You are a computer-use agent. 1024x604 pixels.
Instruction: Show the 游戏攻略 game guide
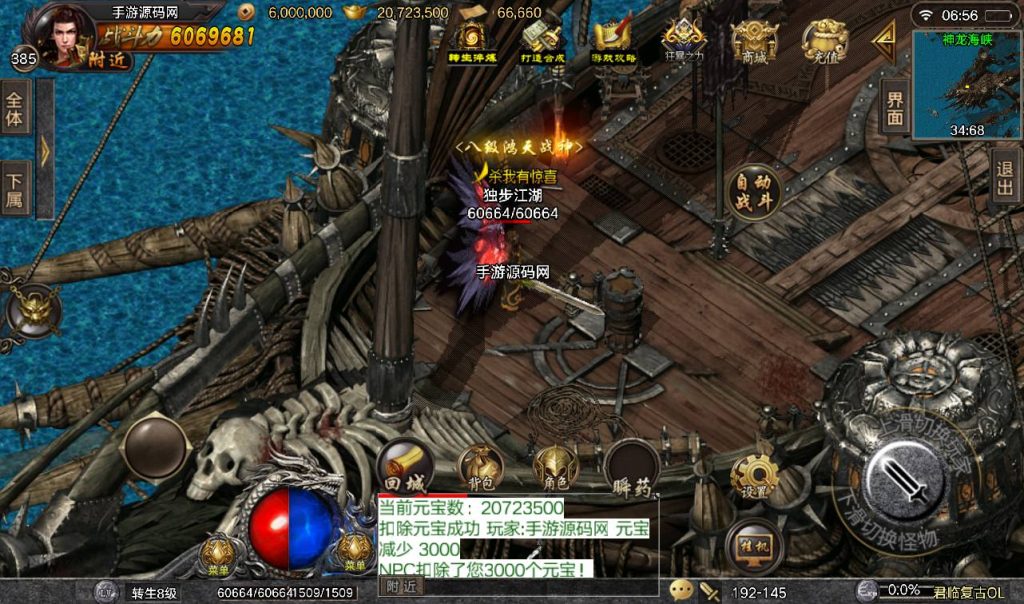pos(613,42)
